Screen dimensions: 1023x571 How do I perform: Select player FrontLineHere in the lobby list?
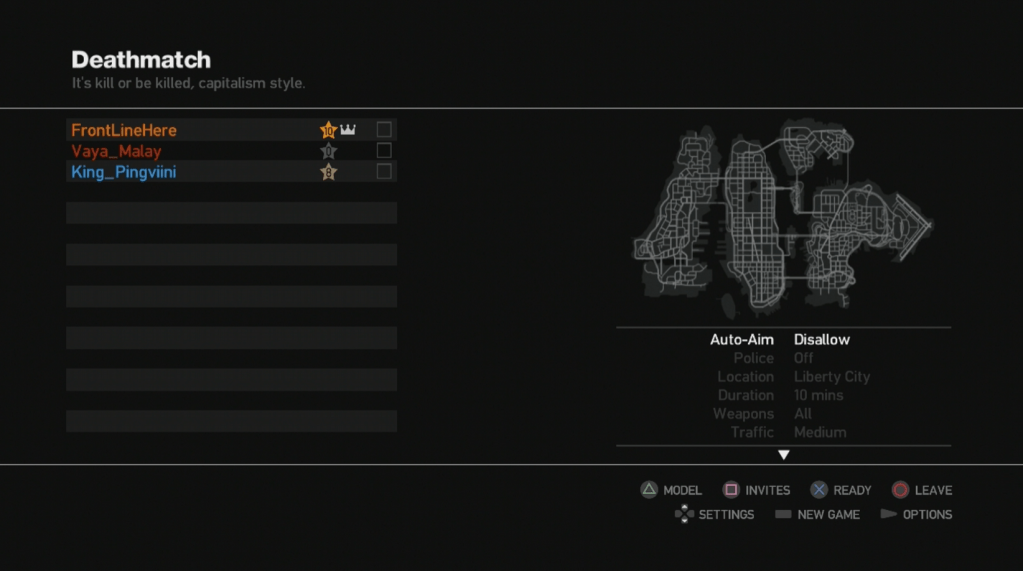coord(124,130)
